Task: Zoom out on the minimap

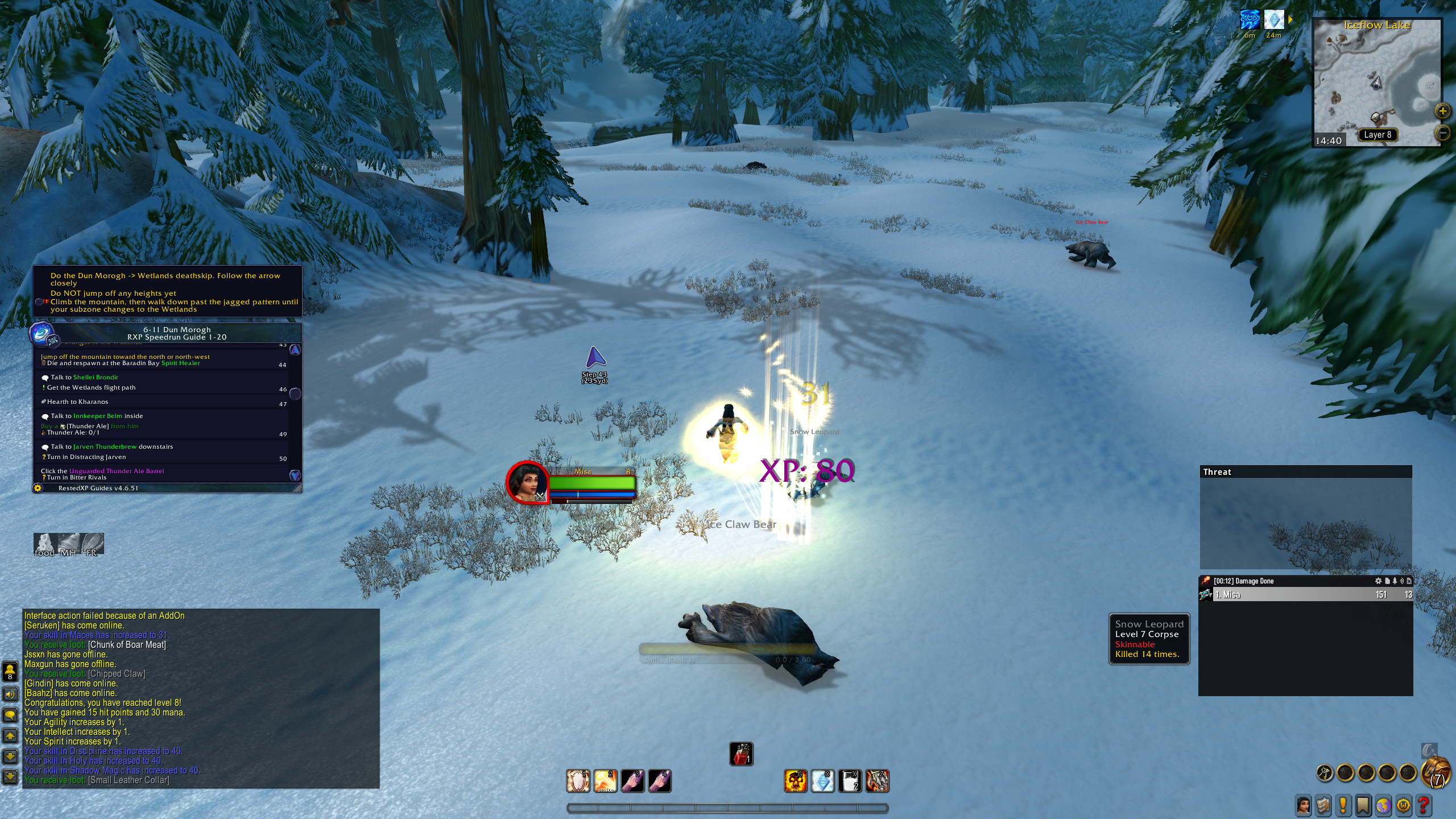Action: coord(1442,133)
